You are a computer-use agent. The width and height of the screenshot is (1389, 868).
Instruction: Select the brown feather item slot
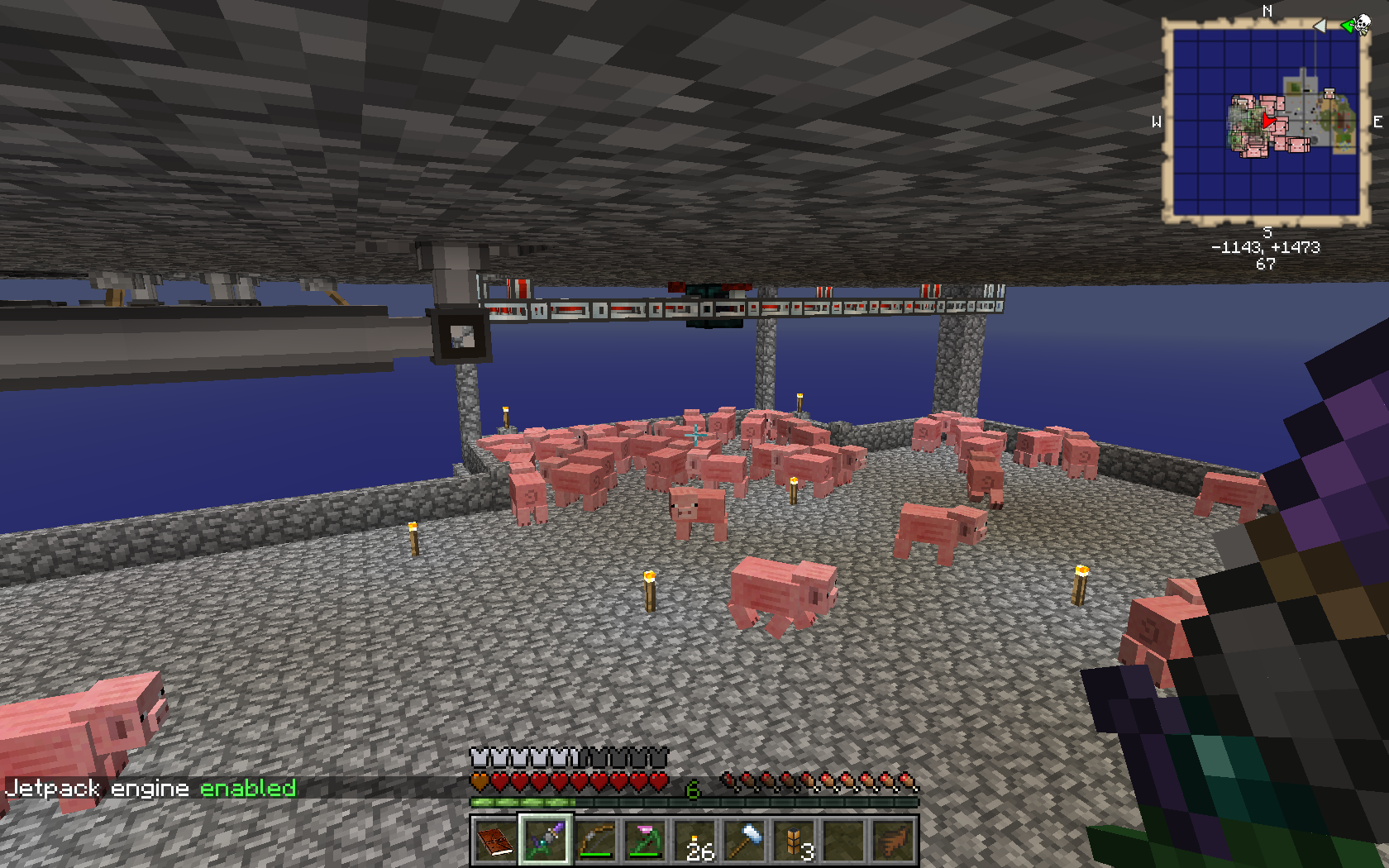point(895,842)
